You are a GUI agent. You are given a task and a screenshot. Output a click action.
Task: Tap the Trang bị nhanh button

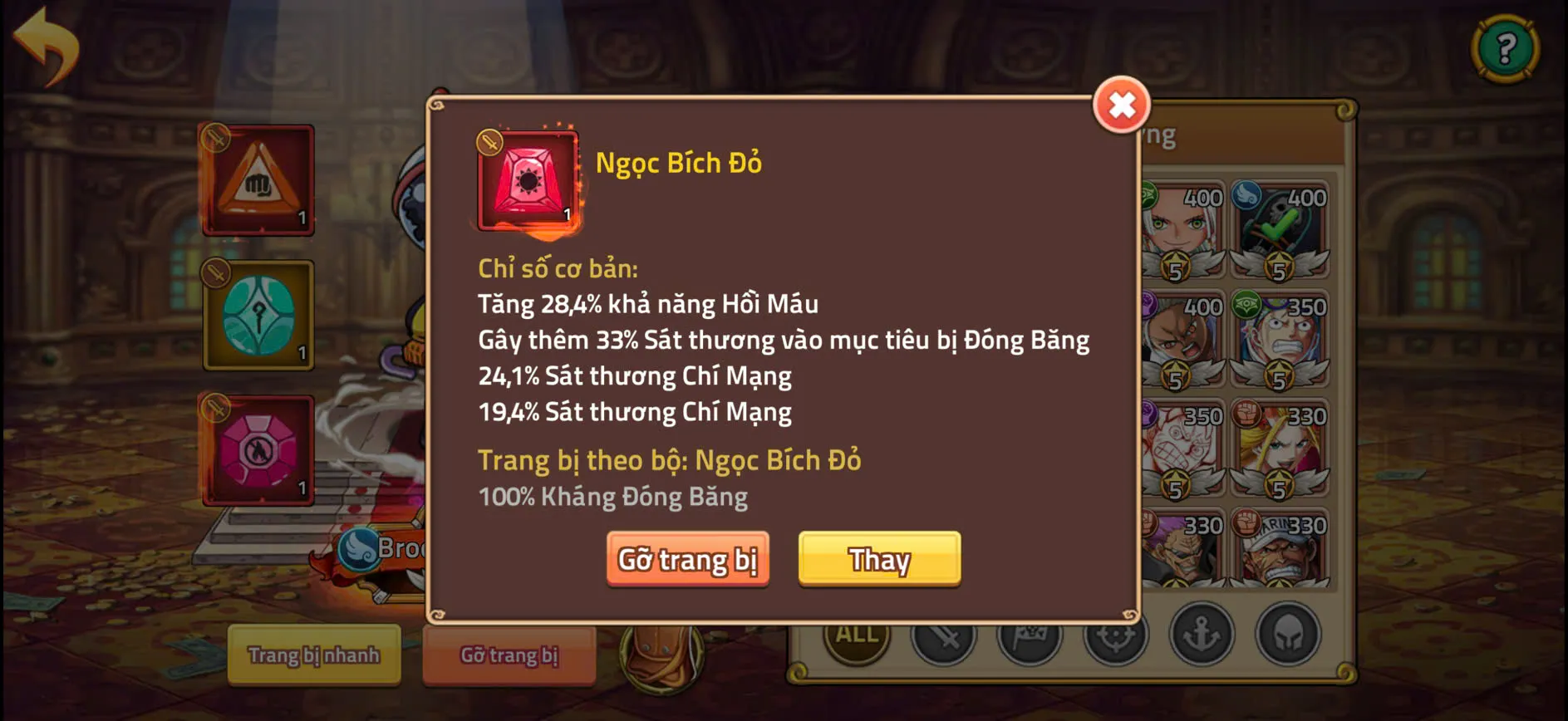[x=314, y=655]
